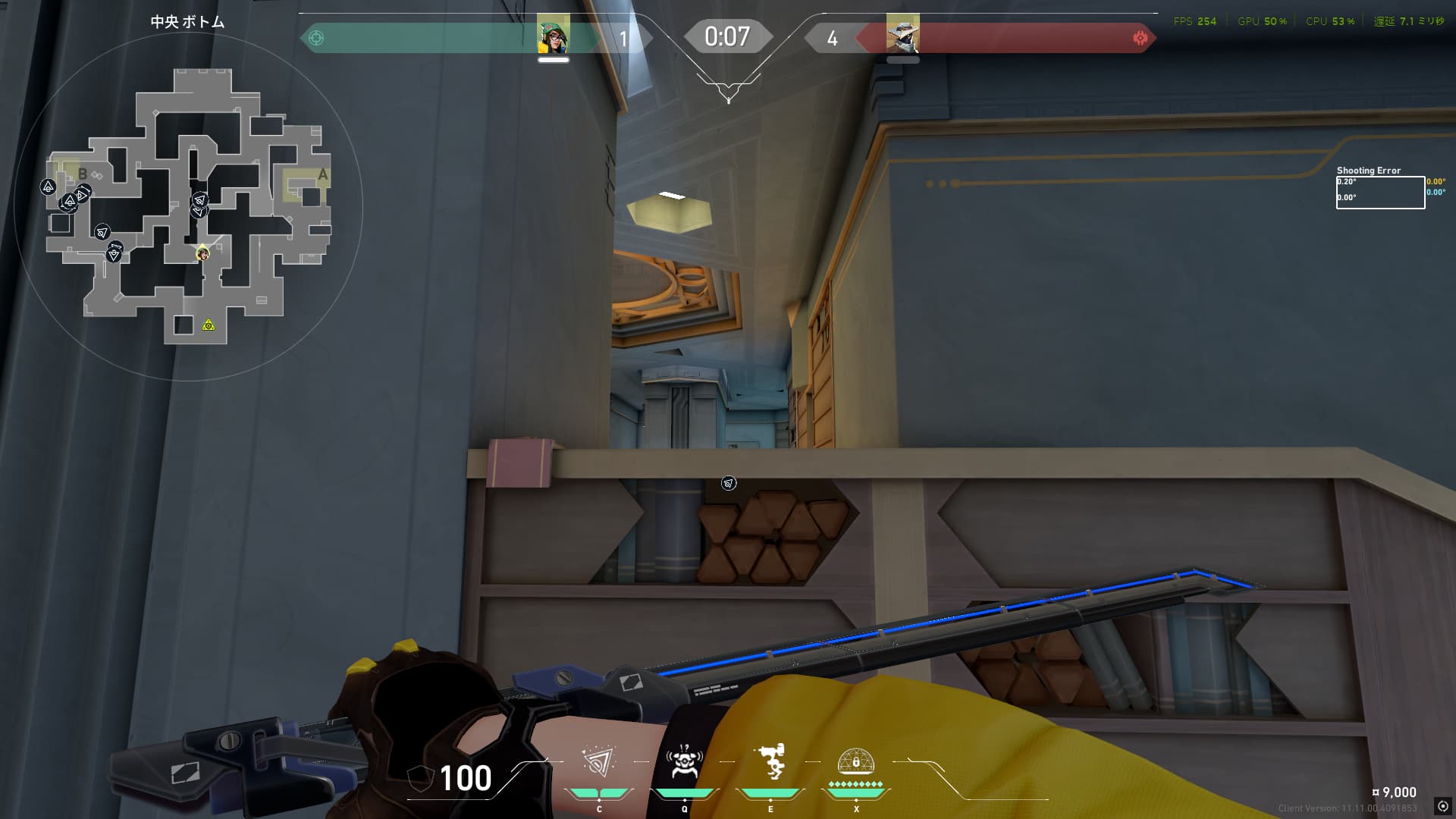Click the Killjoy portrait in the top bar
Viewport: 1456px width, 819px height.
(x=554, y=34)
